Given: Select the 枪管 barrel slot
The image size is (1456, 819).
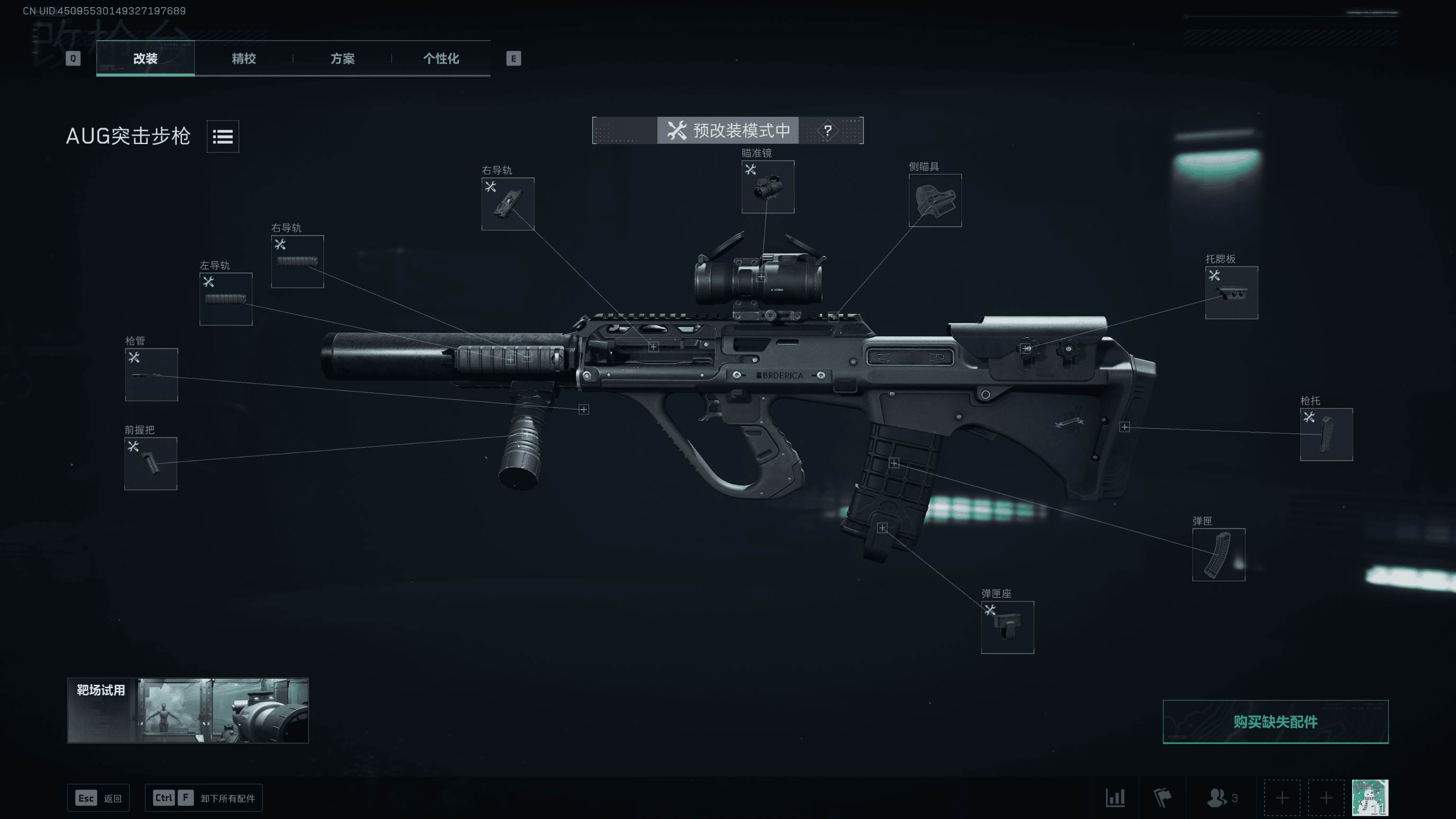Looking at the screenshot, I should tap(152, 375).
